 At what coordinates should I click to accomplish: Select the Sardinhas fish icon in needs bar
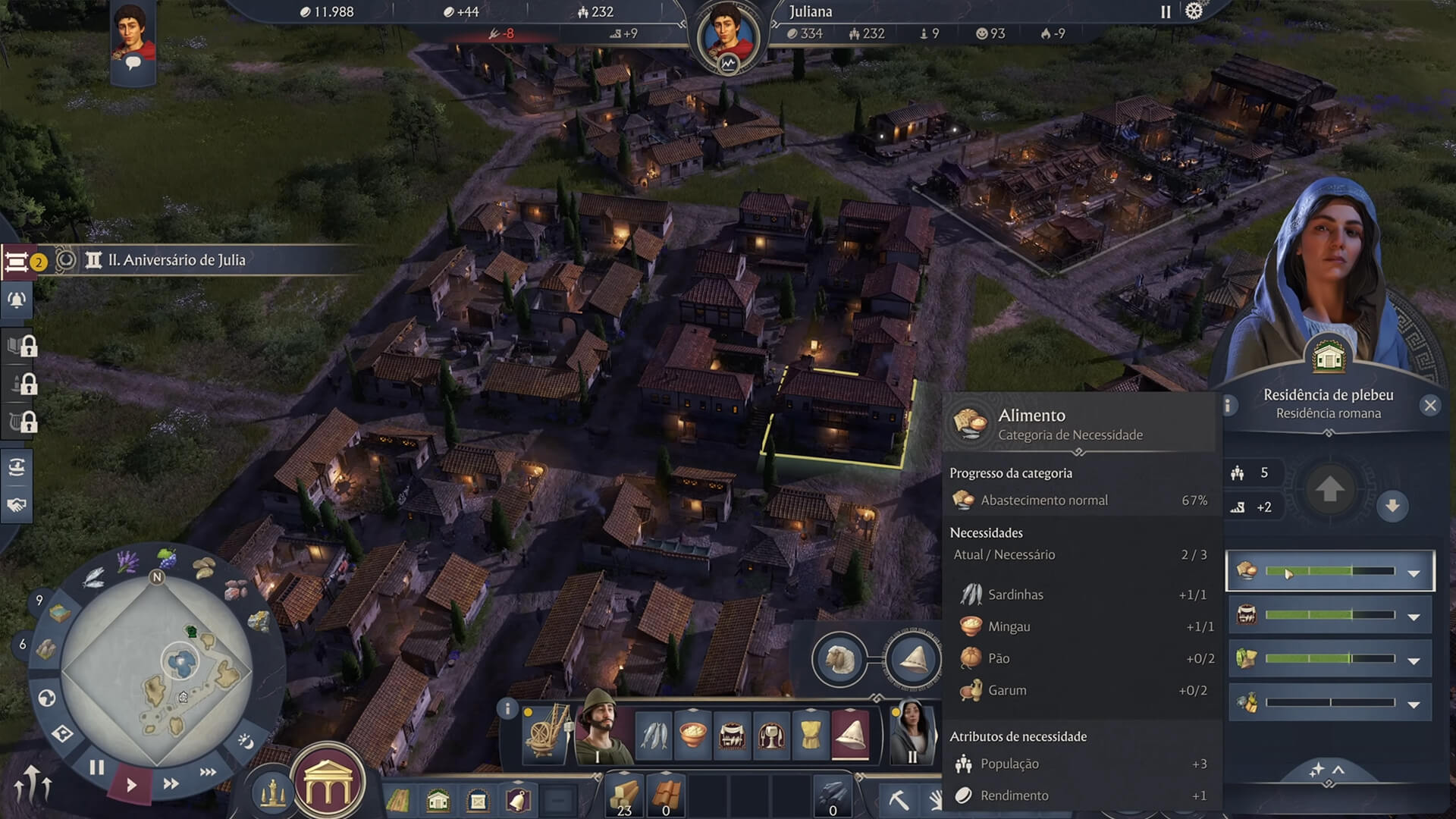(654, 733)
